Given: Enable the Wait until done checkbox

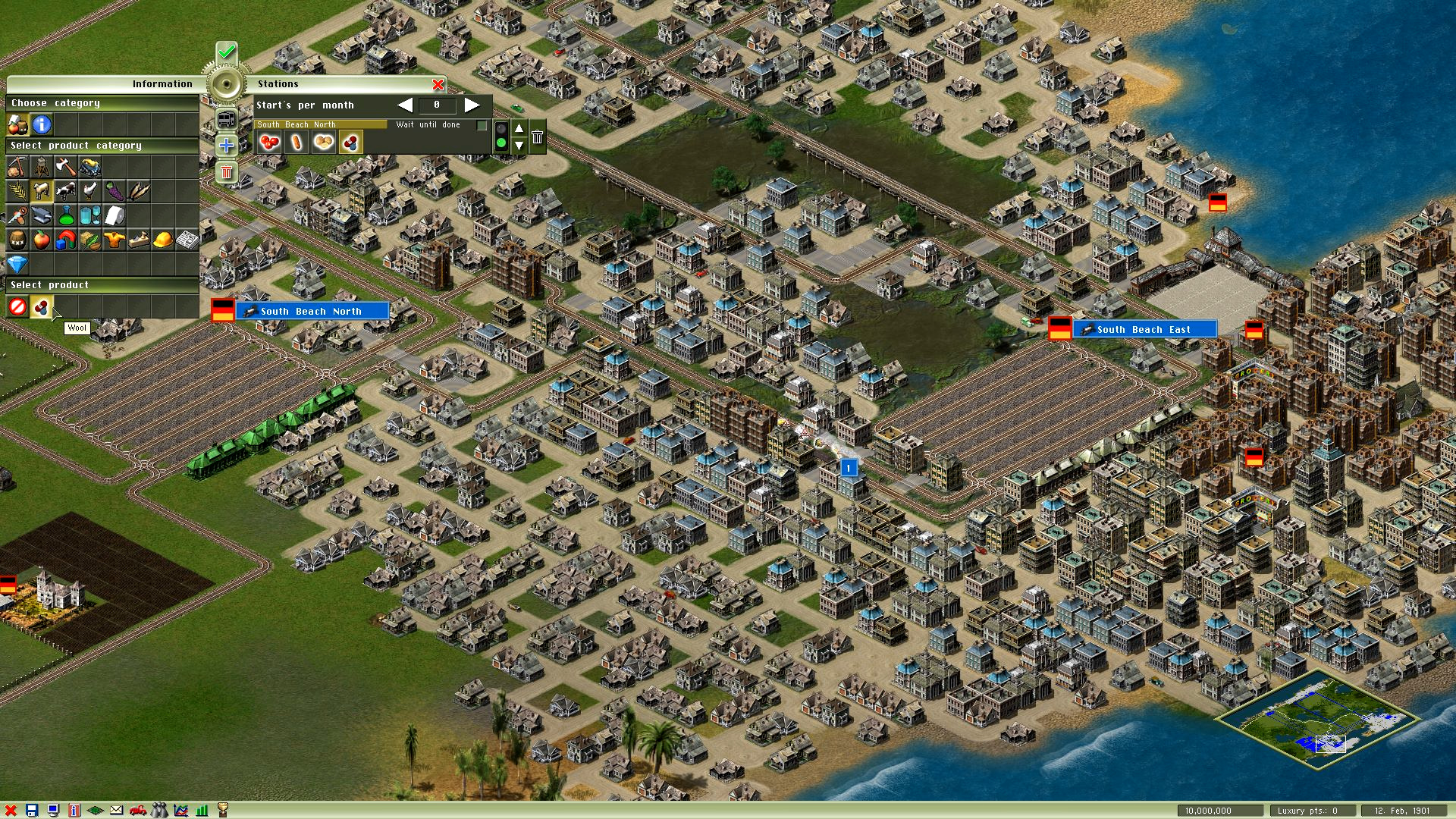Looking at the screenshot, I should pyautogui.click(x=482, y=125).
